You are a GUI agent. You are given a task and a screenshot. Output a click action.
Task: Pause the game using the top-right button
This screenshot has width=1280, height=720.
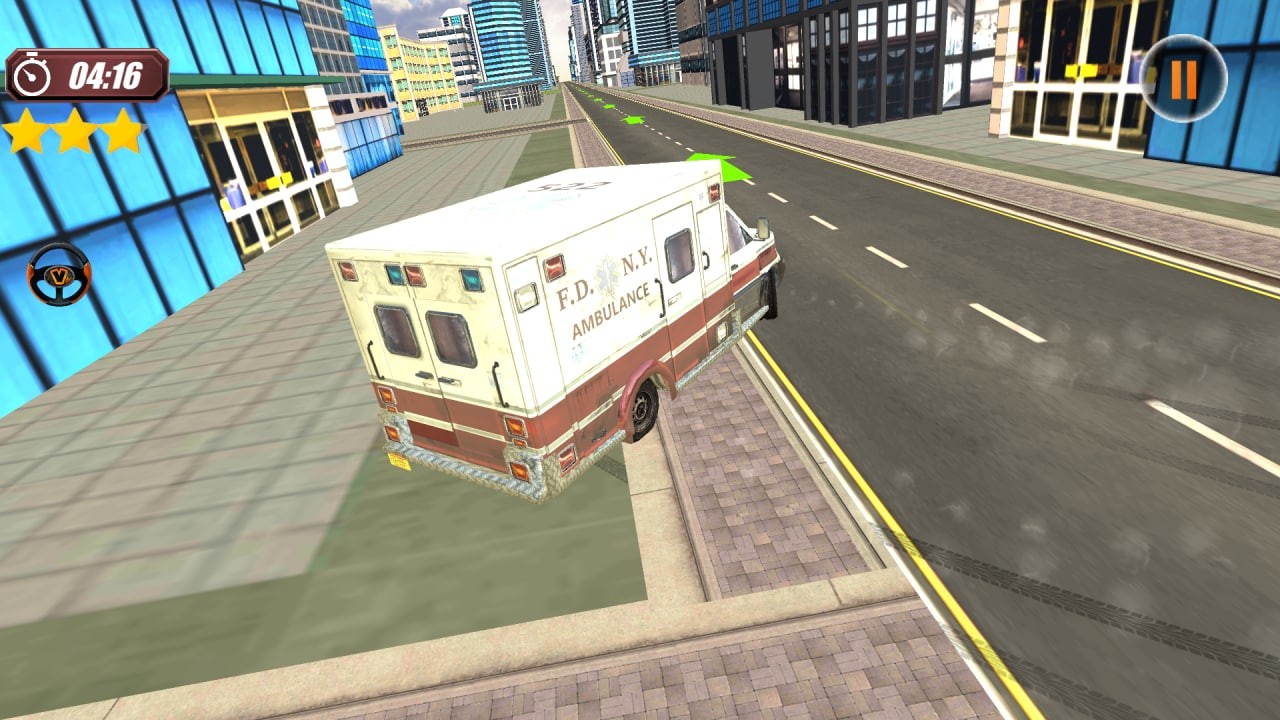[x=1186, y=75]
